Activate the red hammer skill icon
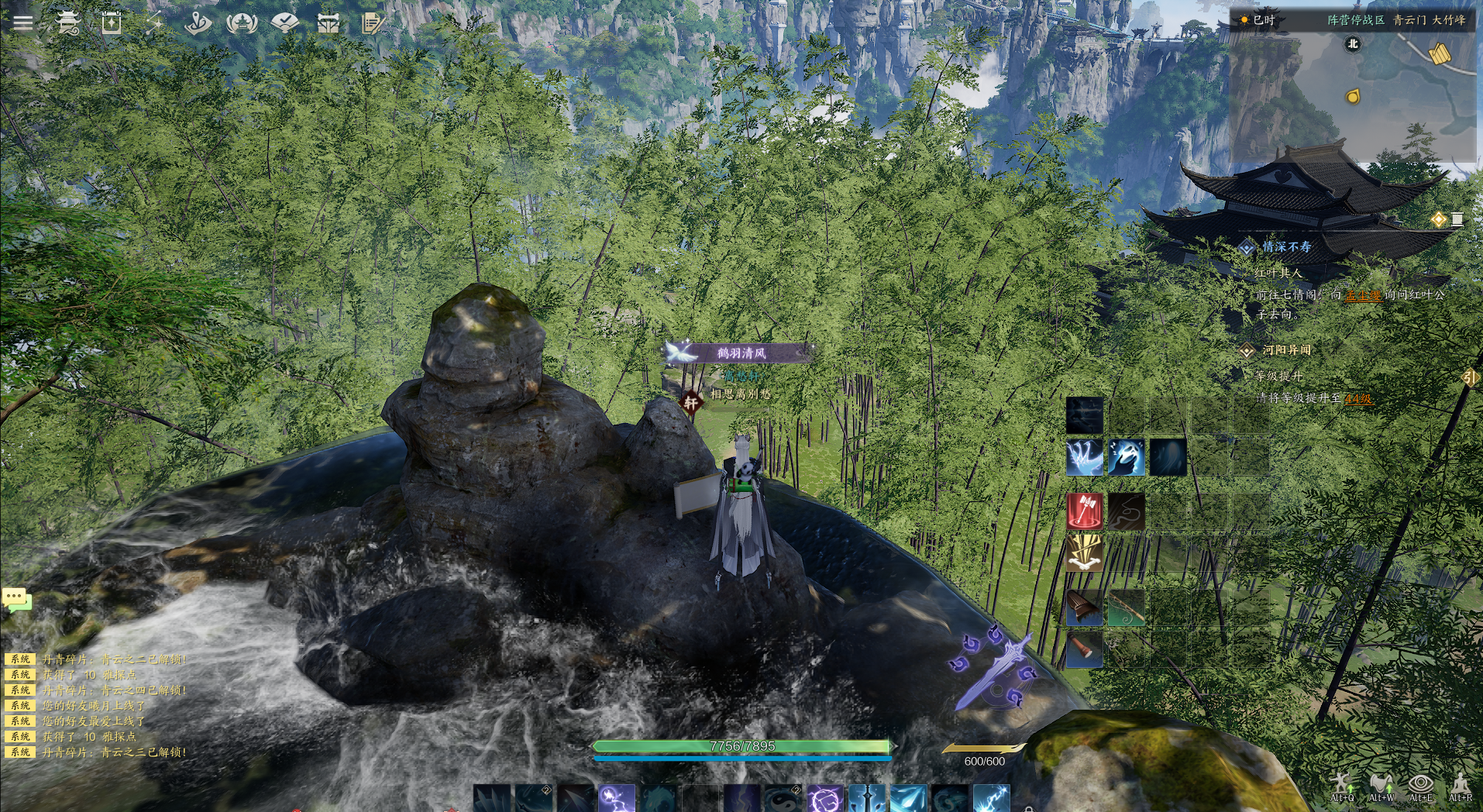This screenshot has width=1483, height=812. [1084, 511]
